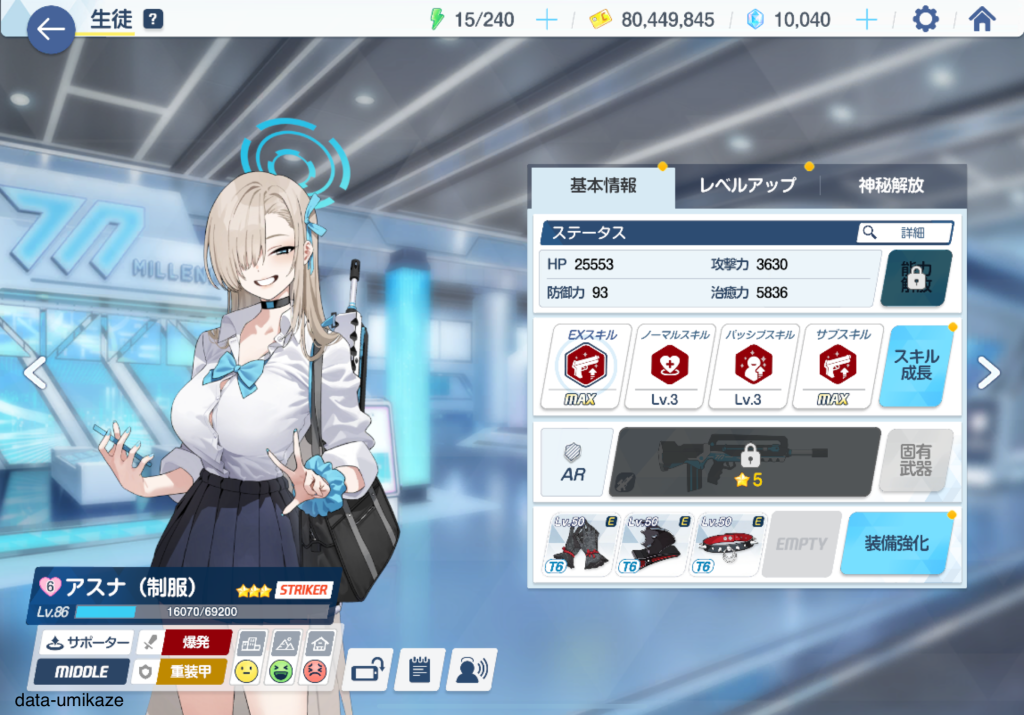Open スキル成長 skill growth
1024x715 pixels.
pos(916,366)
